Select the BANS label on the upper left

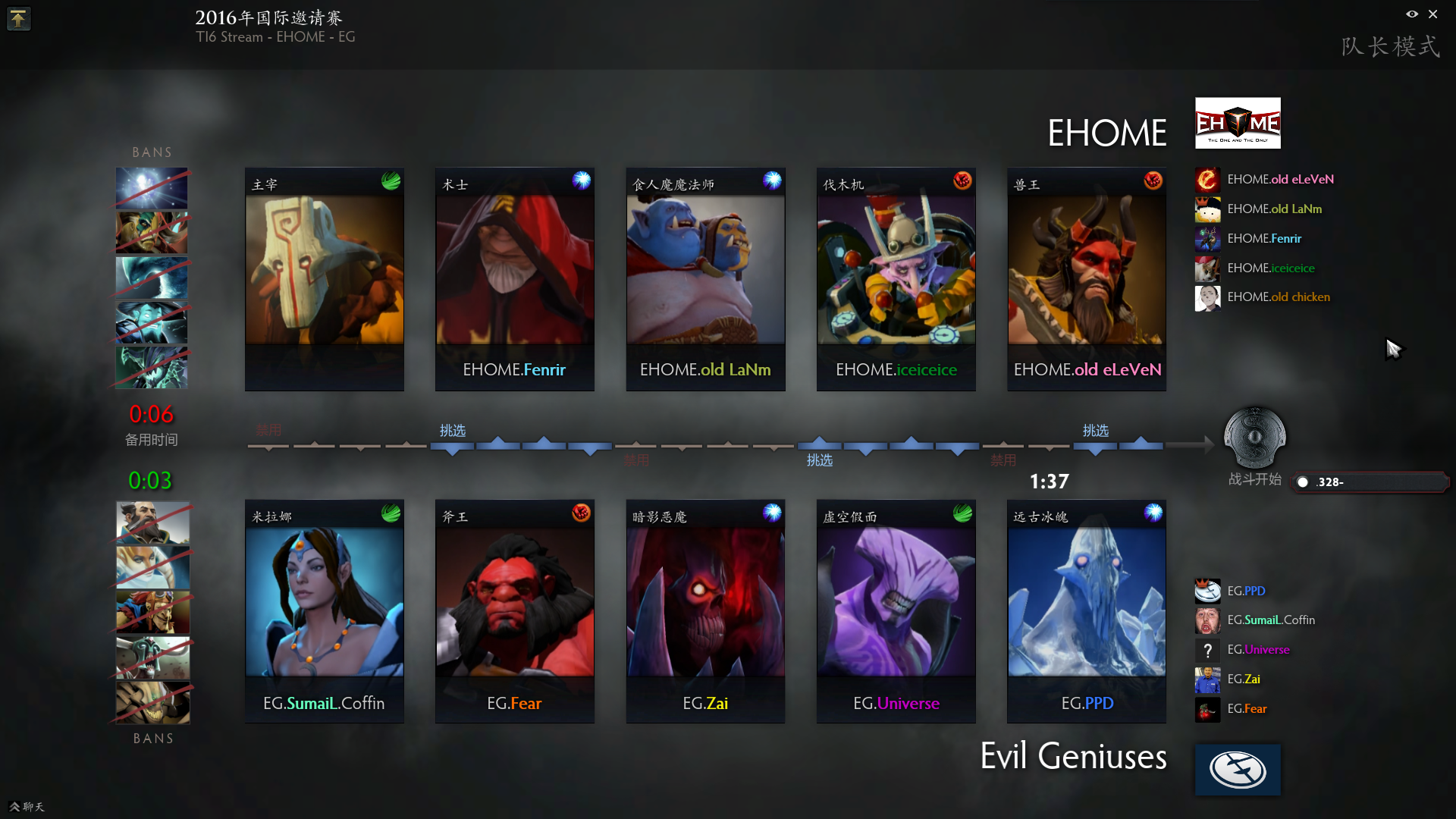click(151, 152)
